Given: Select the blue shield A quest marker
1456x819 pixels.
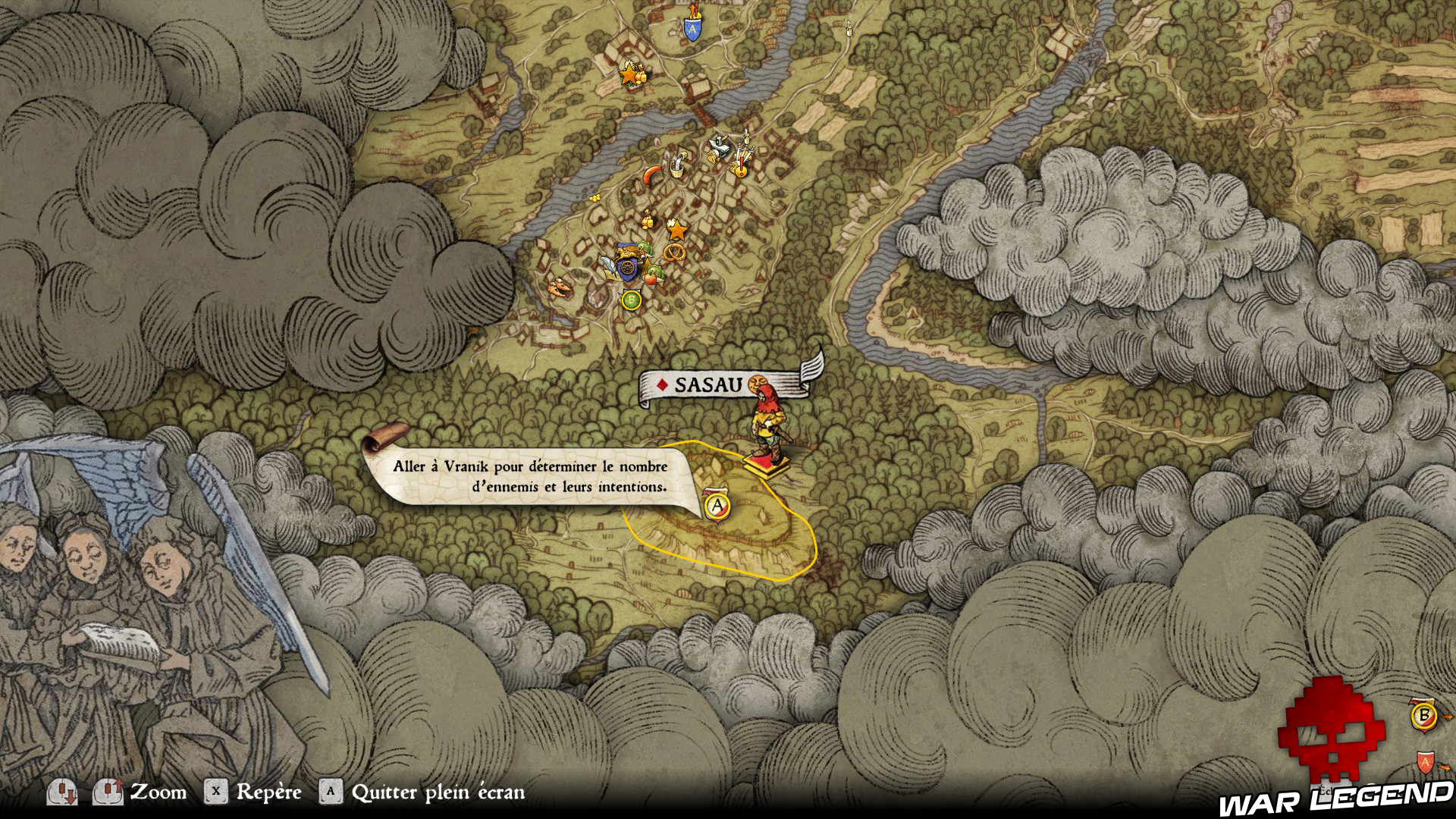Looking at the screenshot, I should tap(692, 30).
